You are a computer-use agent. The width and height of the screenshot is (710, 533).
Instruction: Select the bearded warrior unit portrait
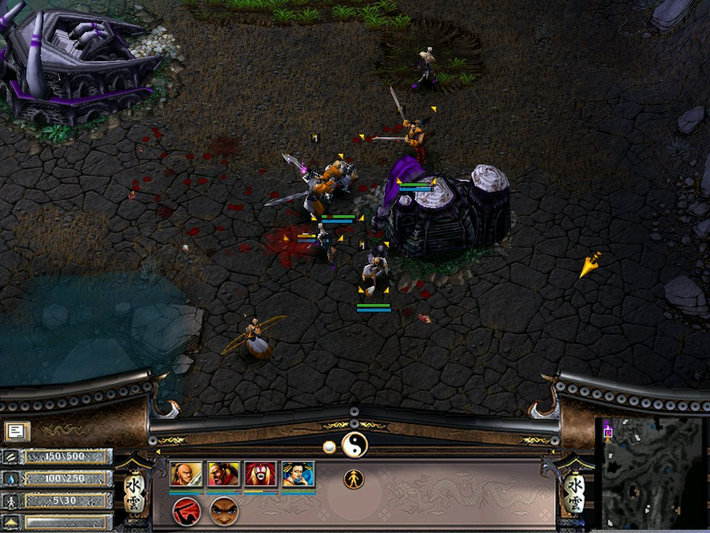[223, 474]
